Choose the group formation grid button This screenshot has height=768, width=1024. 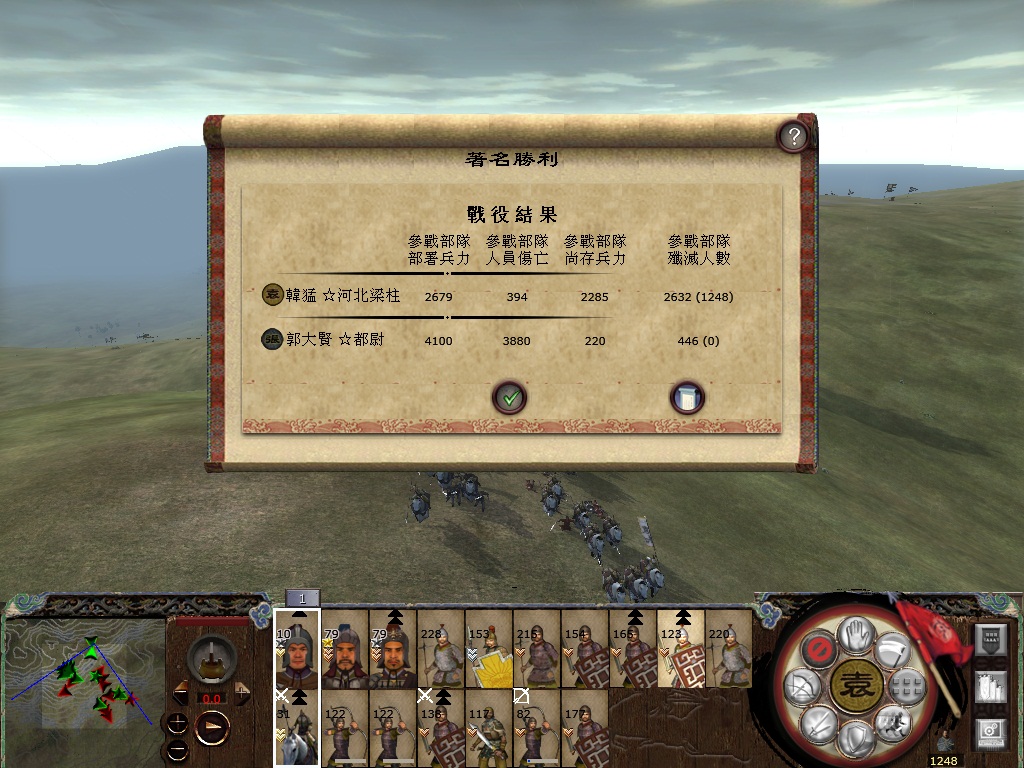pyautogui.click(x=907, y=686)
